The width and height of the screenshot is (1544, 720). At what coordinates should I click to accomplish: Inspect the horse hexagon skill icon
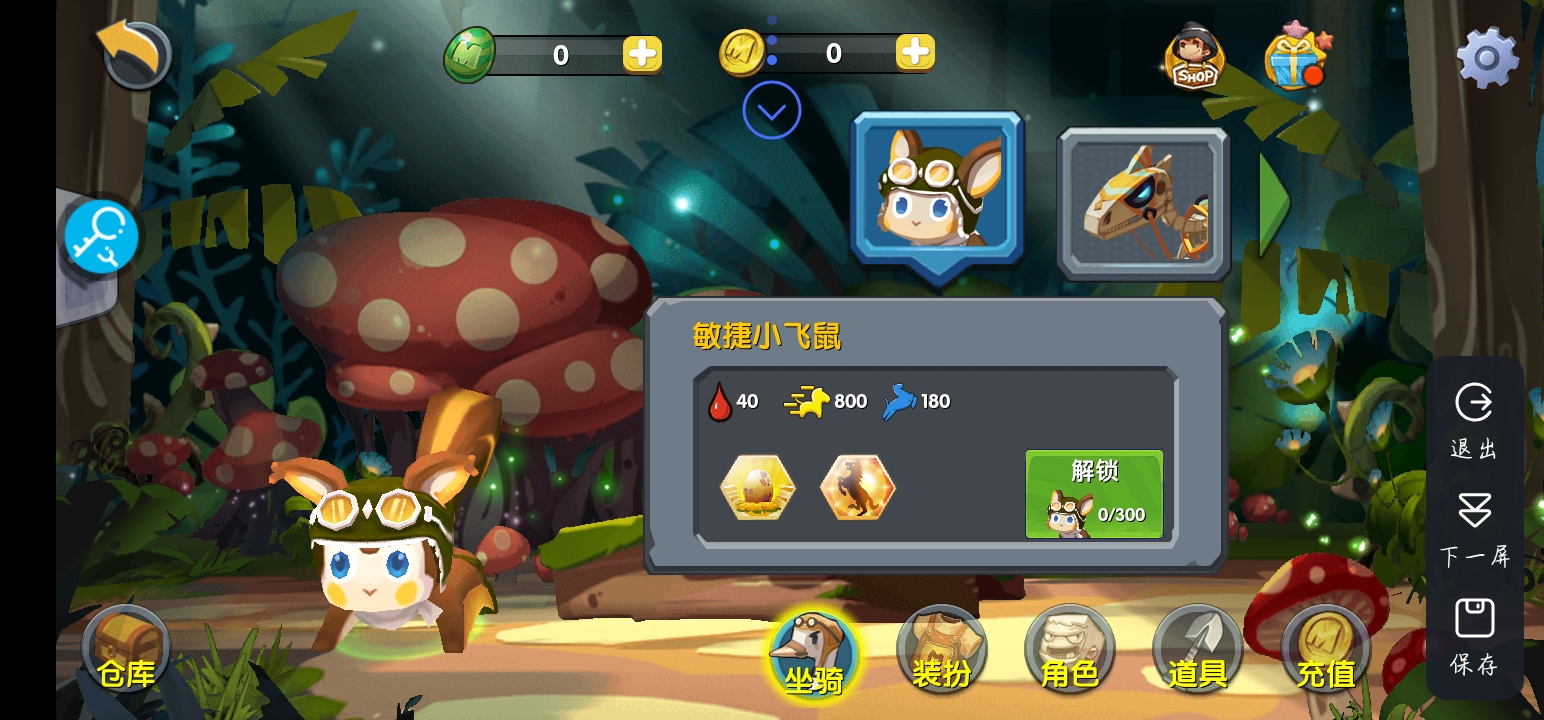857,488
